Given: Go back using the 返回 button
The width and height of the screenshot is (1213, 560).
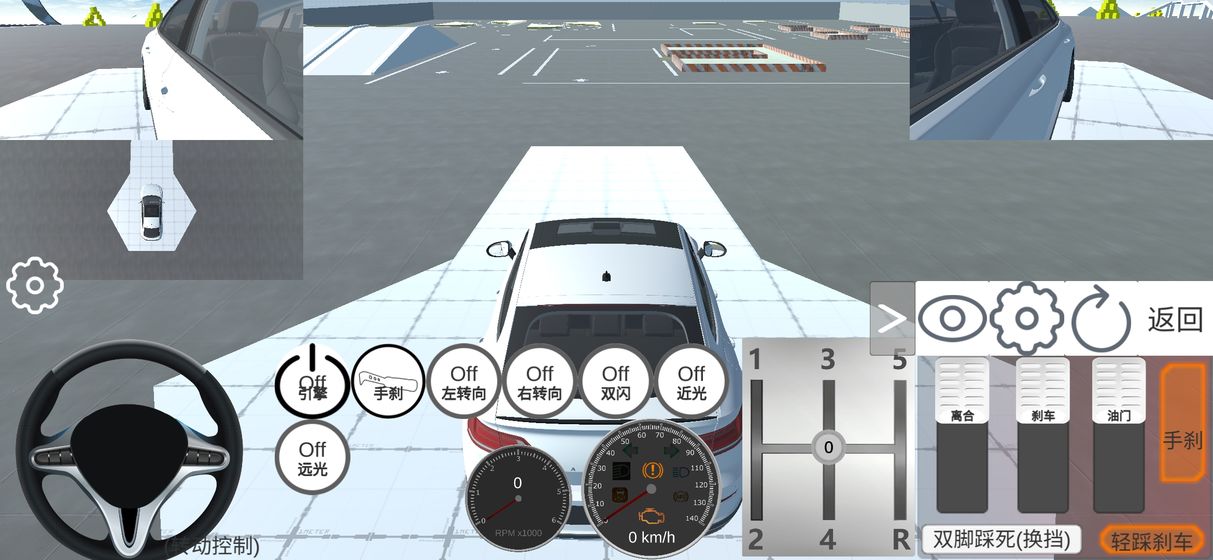Looking at the screenshot, I should 1174,320.
